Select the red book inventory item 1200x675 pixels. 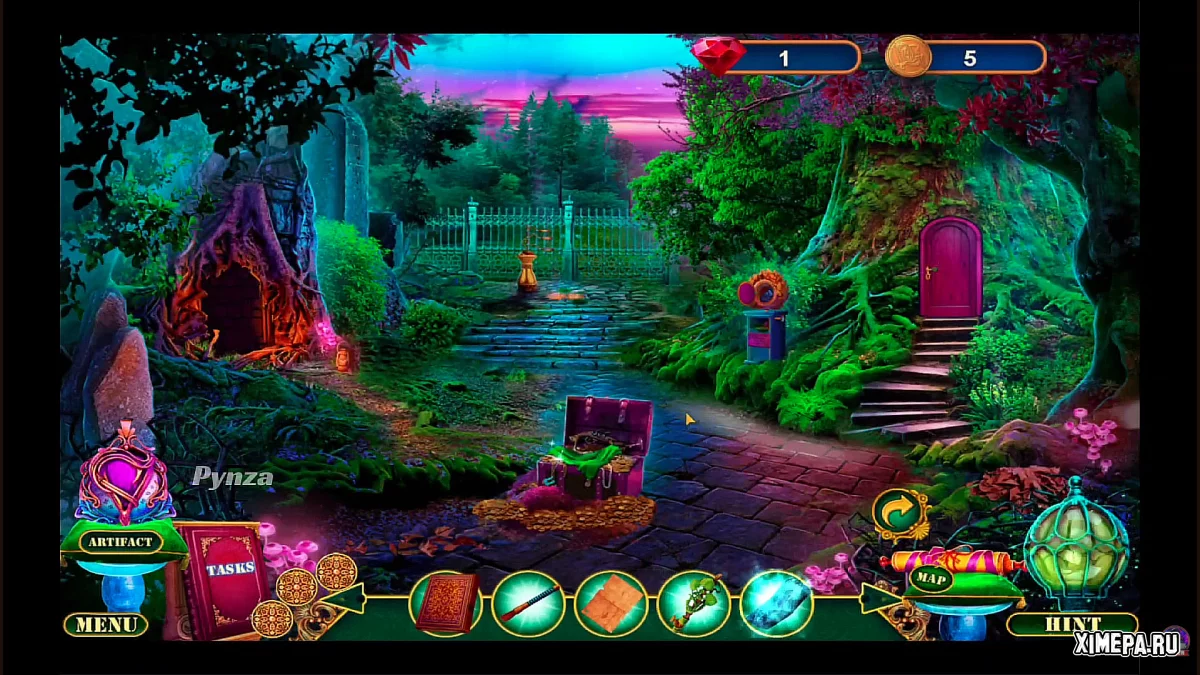pyautogui.click(x=445, y=603)
